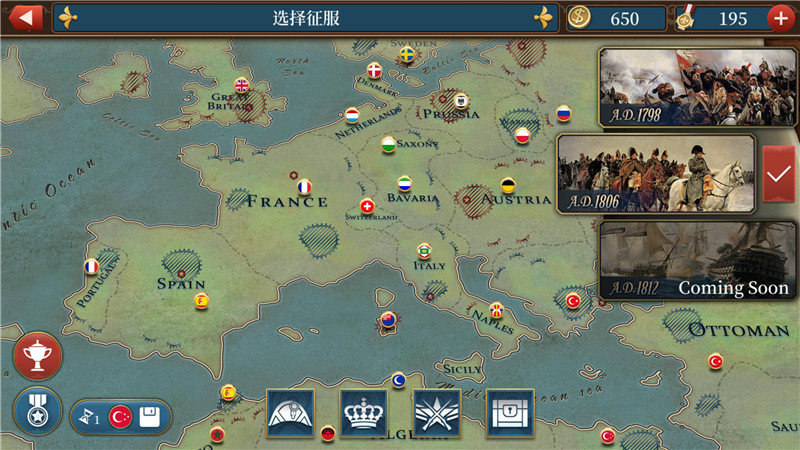The image size is (800, 450).
Task: Open the crown icon menu
Action: [364, 412]
